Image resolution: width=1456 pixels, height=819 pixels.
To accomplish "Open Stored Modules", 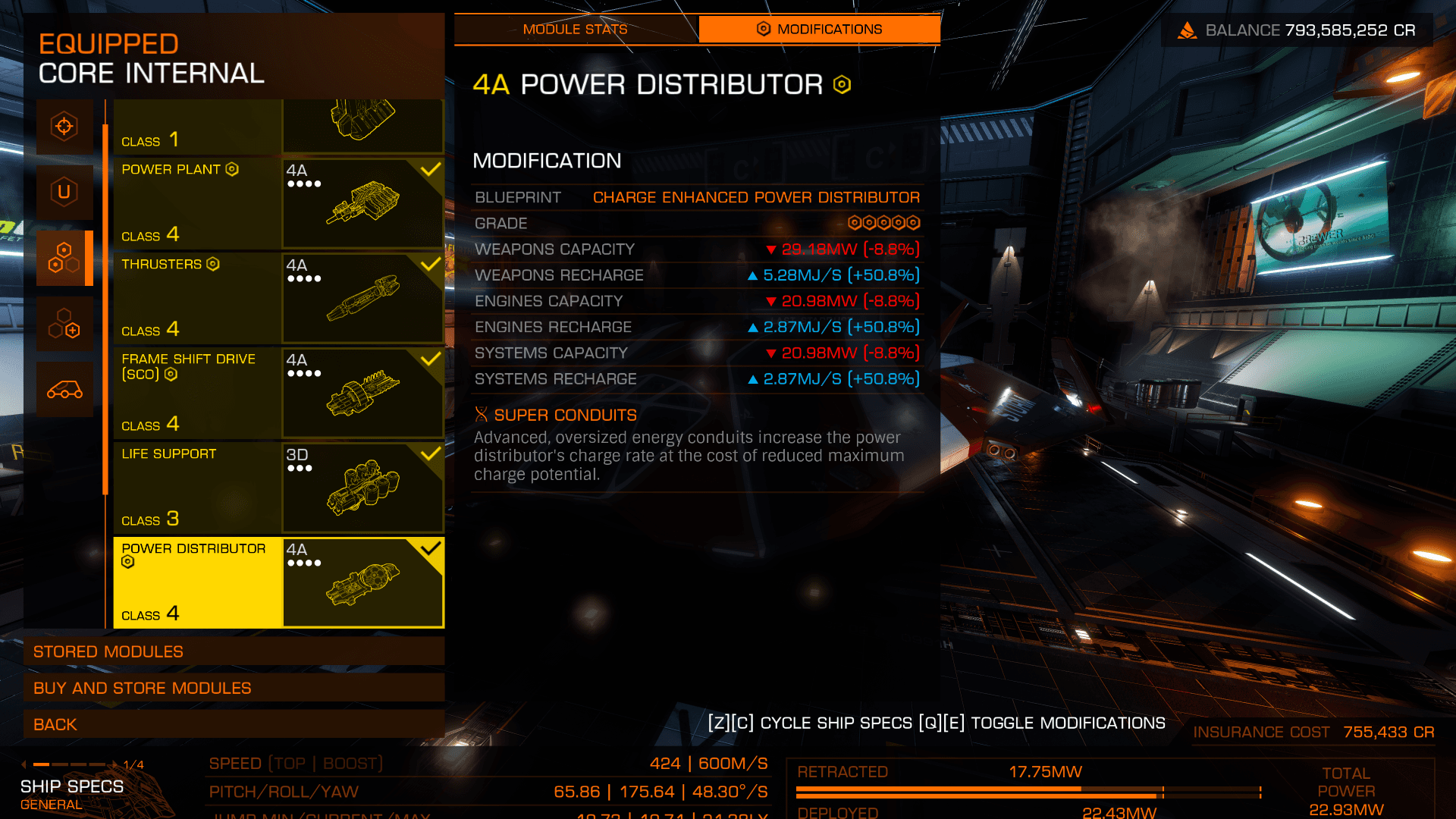I will (234, 651).
